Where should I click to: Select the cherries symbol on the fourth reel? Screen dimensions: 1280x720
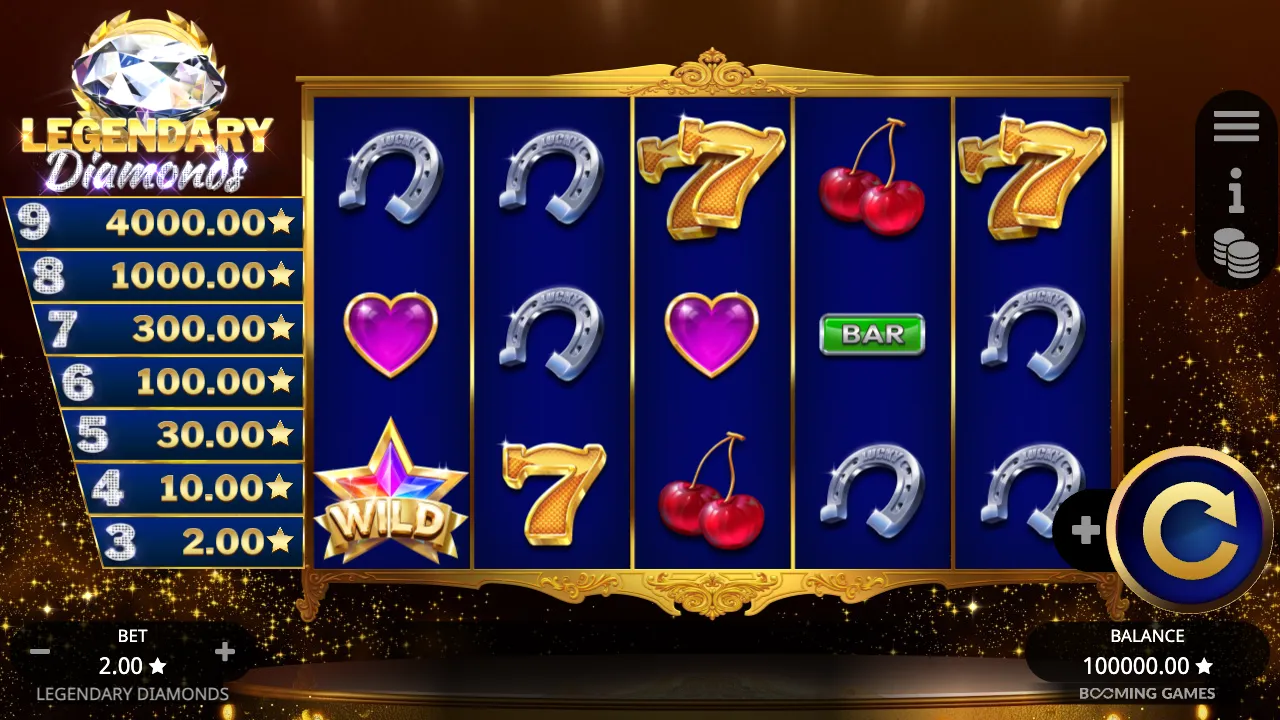click(x=871, y=180)
